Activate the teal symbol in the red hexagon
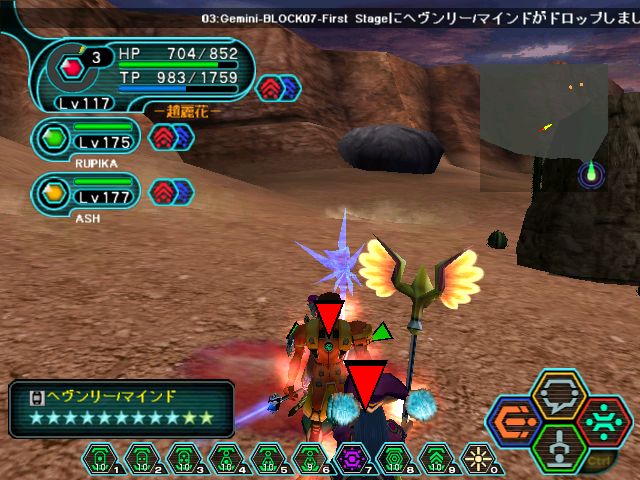640x480 pixels. point(603,421)
